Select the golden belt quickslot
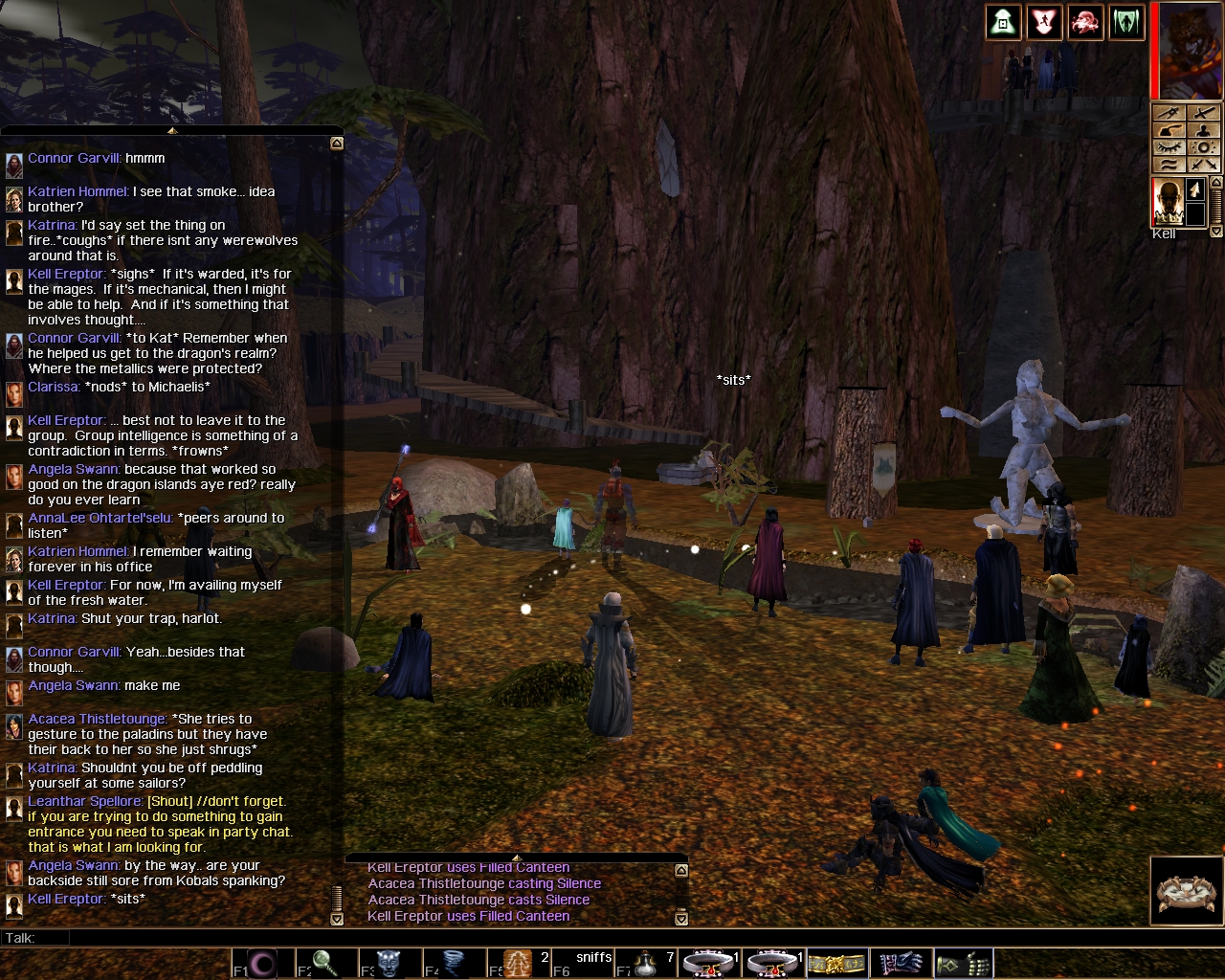The height and width of the screenshot is (980, 1225). tap(837, 963)
